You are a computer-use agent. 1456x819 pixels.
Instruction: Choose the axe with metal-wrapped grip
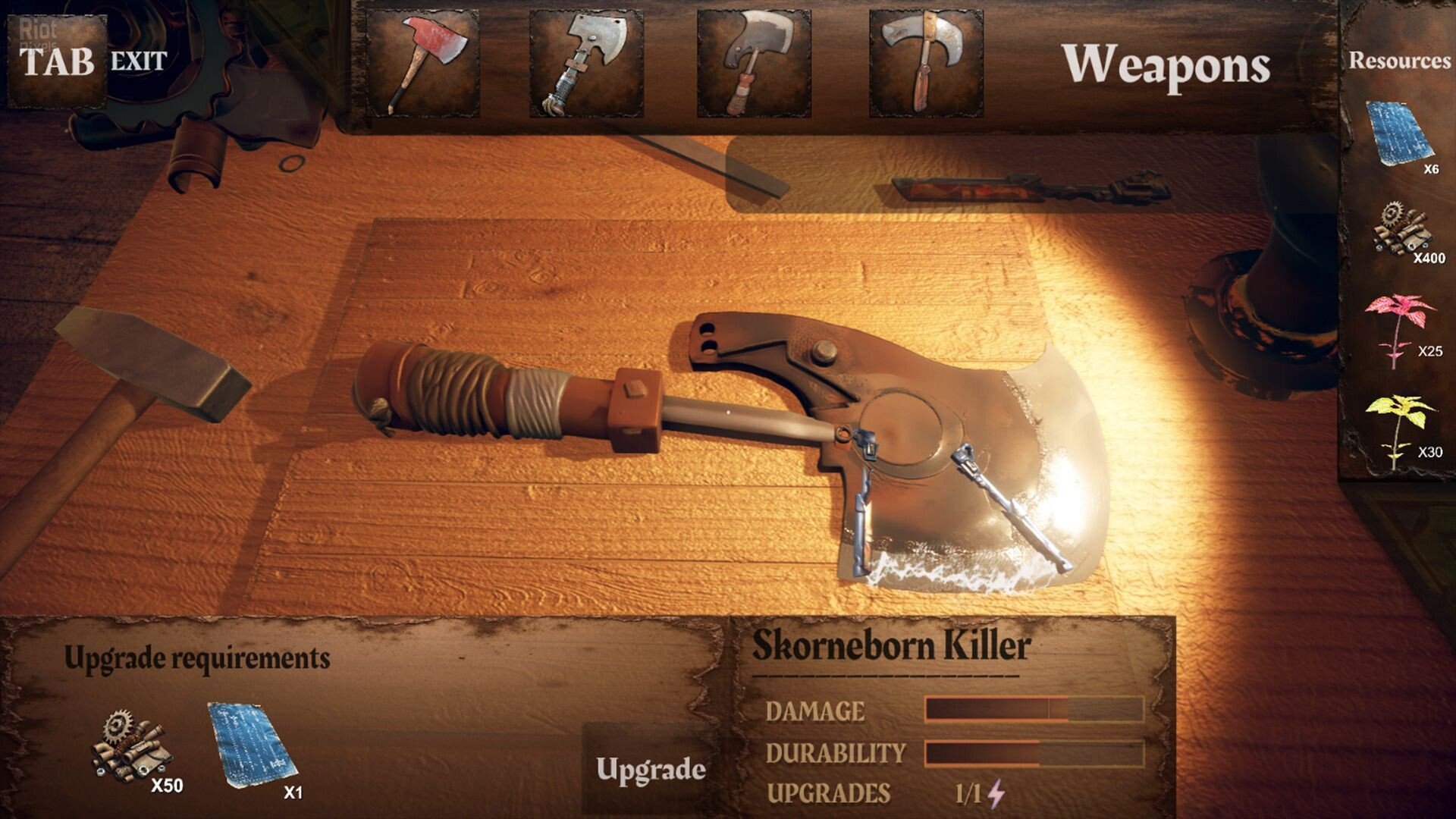586,64
